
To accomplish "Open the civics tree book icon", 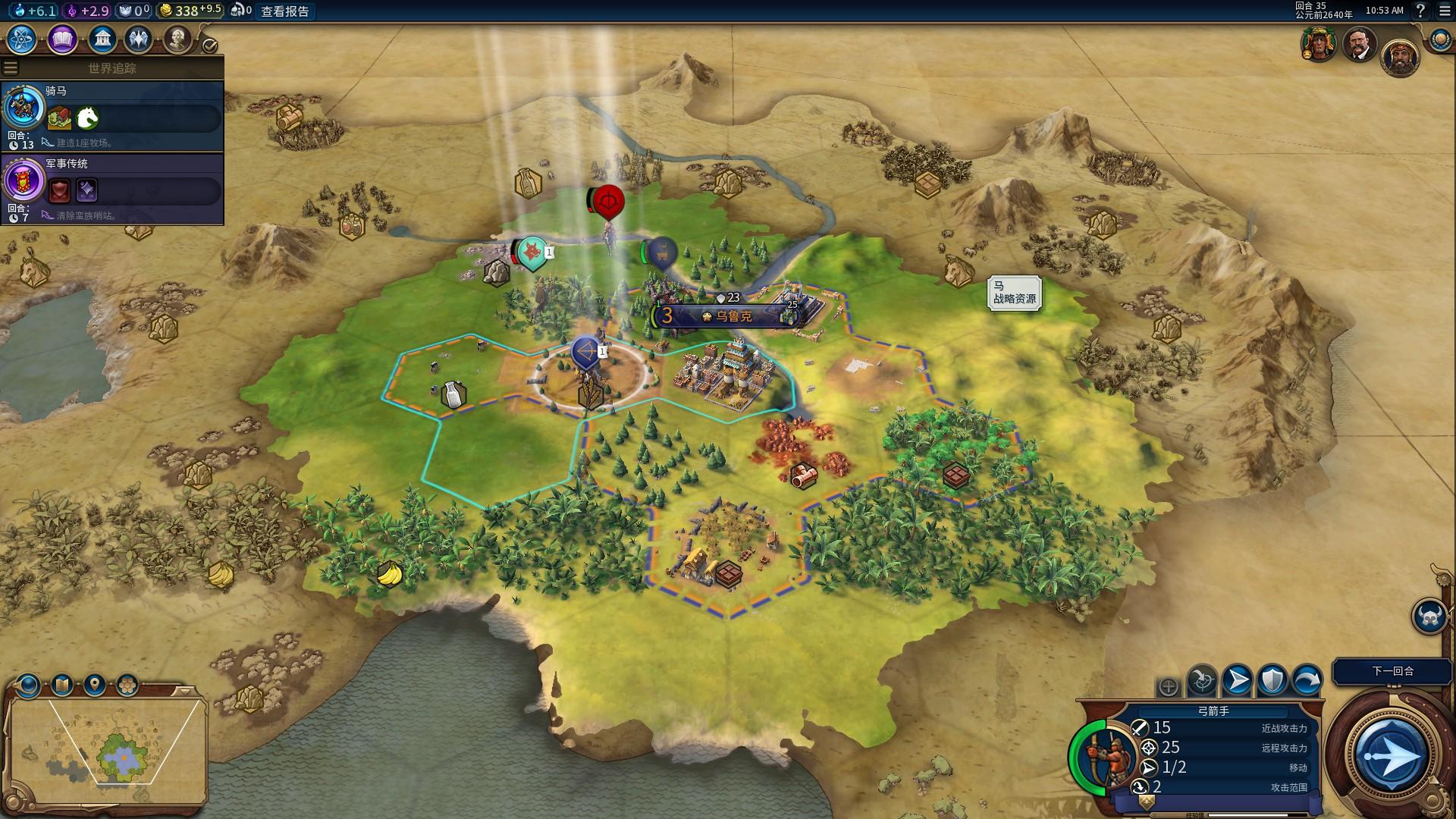I will click(62, 39).
